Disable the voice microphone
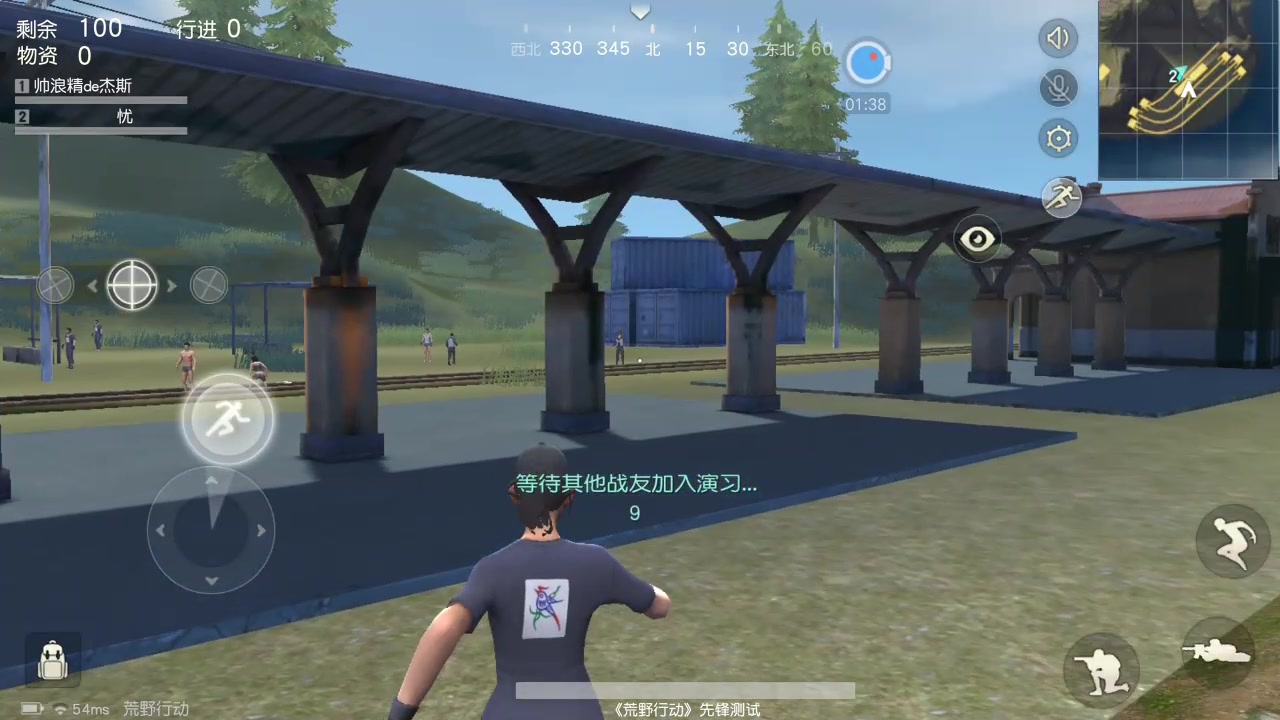The height and width of the screenshot is (720, 1280). tap(1058, 88)
